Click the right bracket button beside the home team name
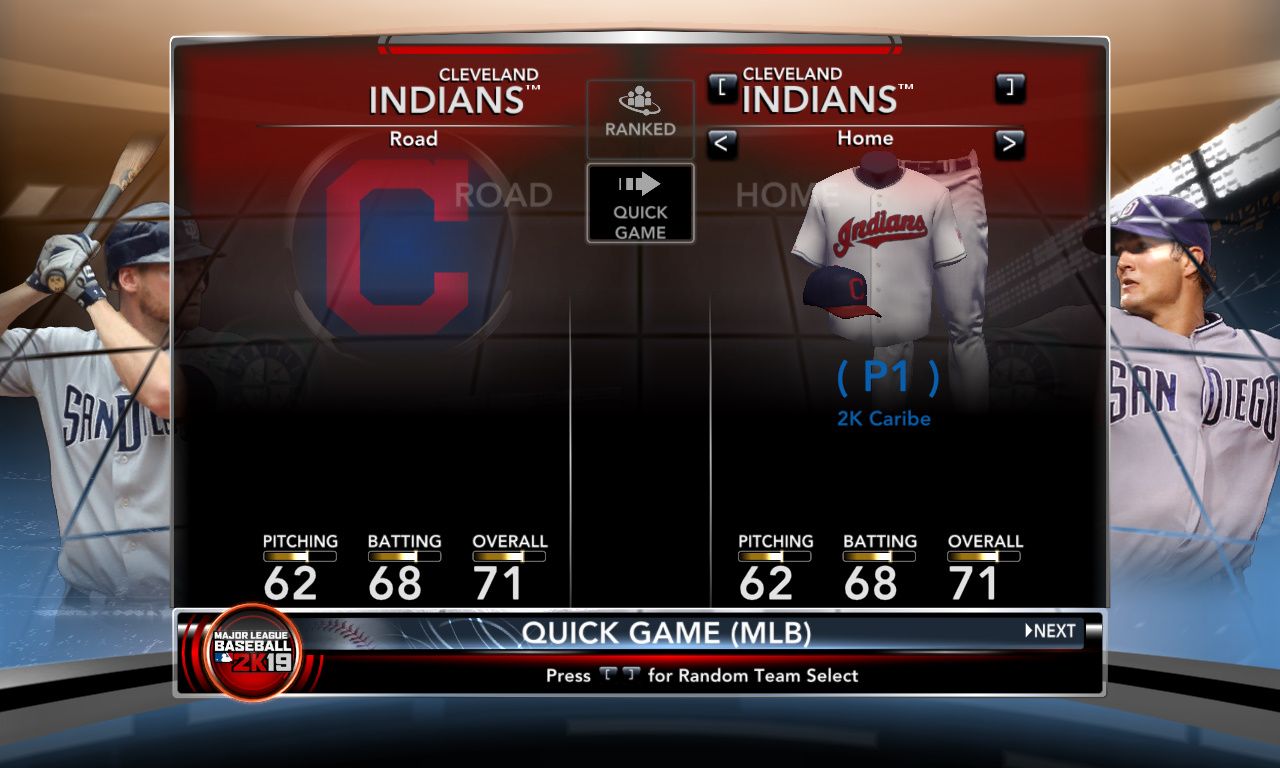The image size is (1280, 768). tap(1009, 88)
